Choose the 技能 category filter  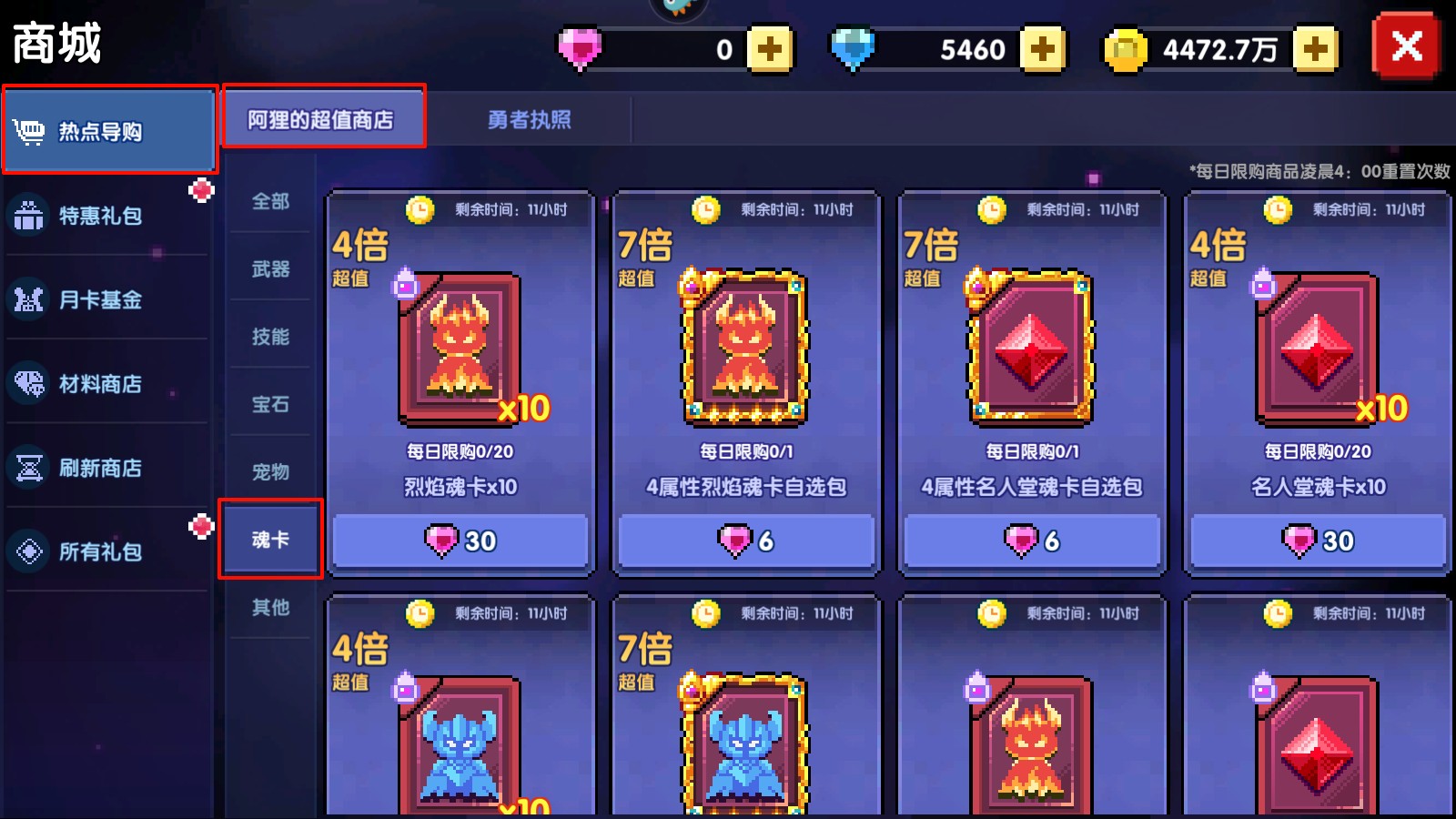pos(270,337)
